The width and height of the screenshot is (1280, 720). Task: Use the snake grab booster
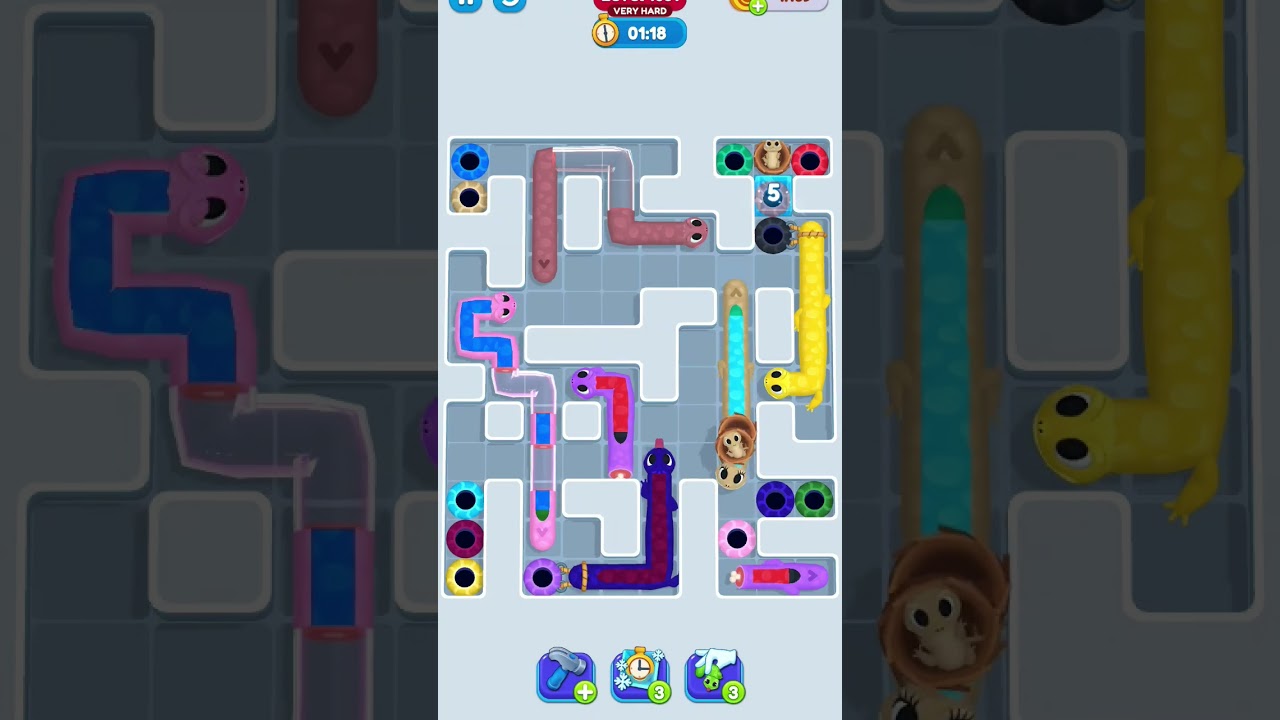click(714, 675)
